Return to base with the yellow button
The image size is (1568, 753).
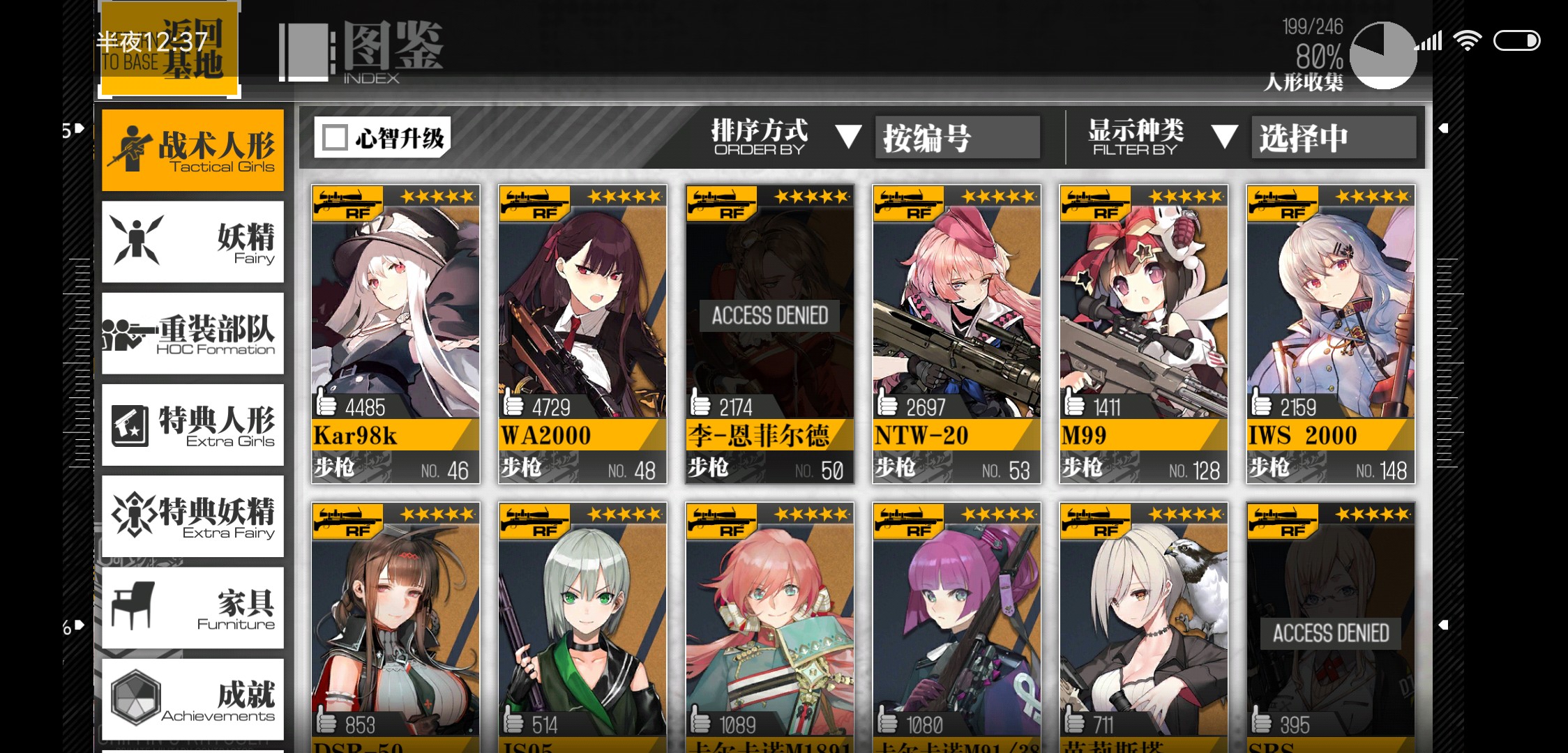[169, 49]
